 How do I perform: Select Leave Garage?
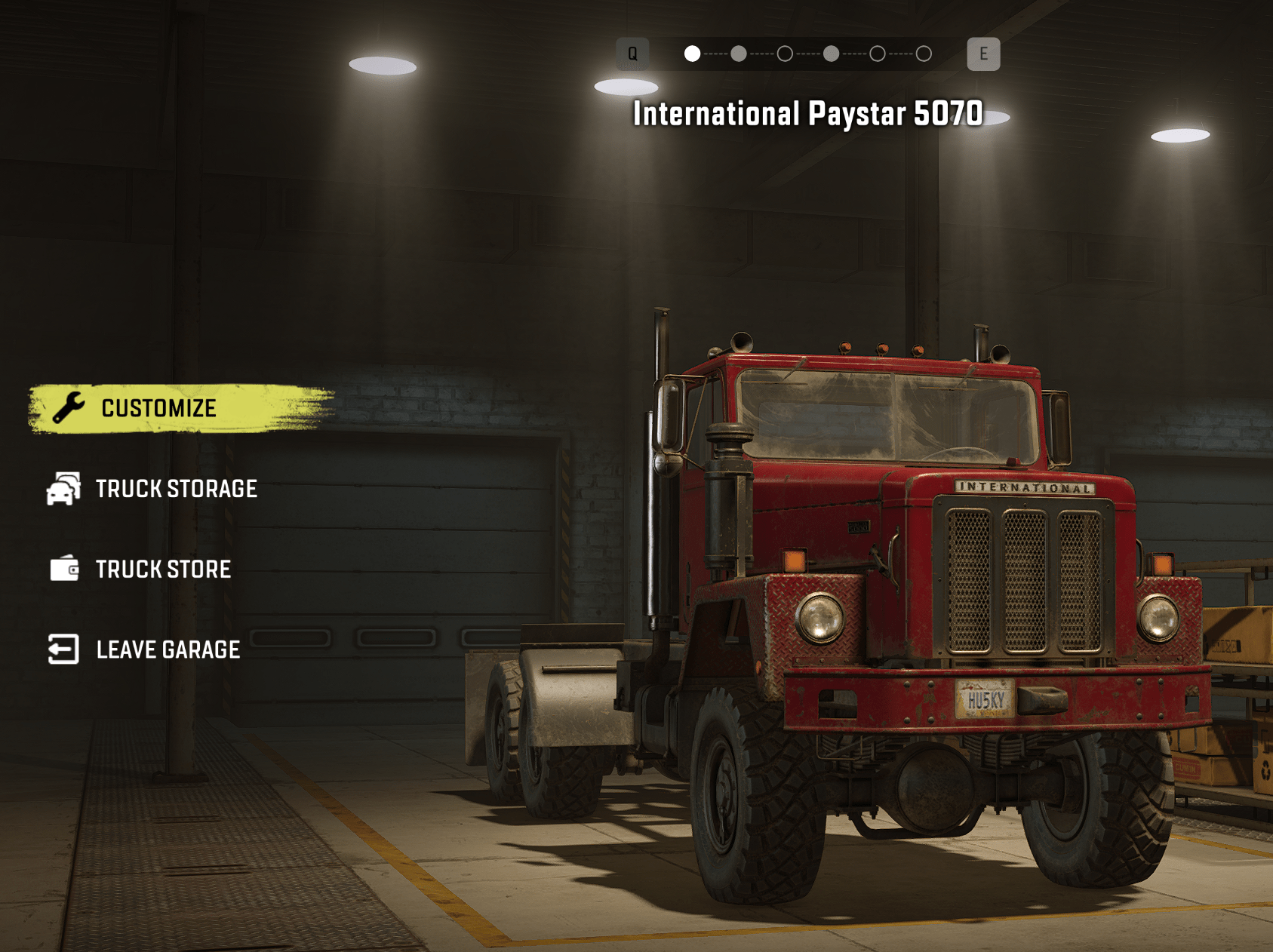168,650
